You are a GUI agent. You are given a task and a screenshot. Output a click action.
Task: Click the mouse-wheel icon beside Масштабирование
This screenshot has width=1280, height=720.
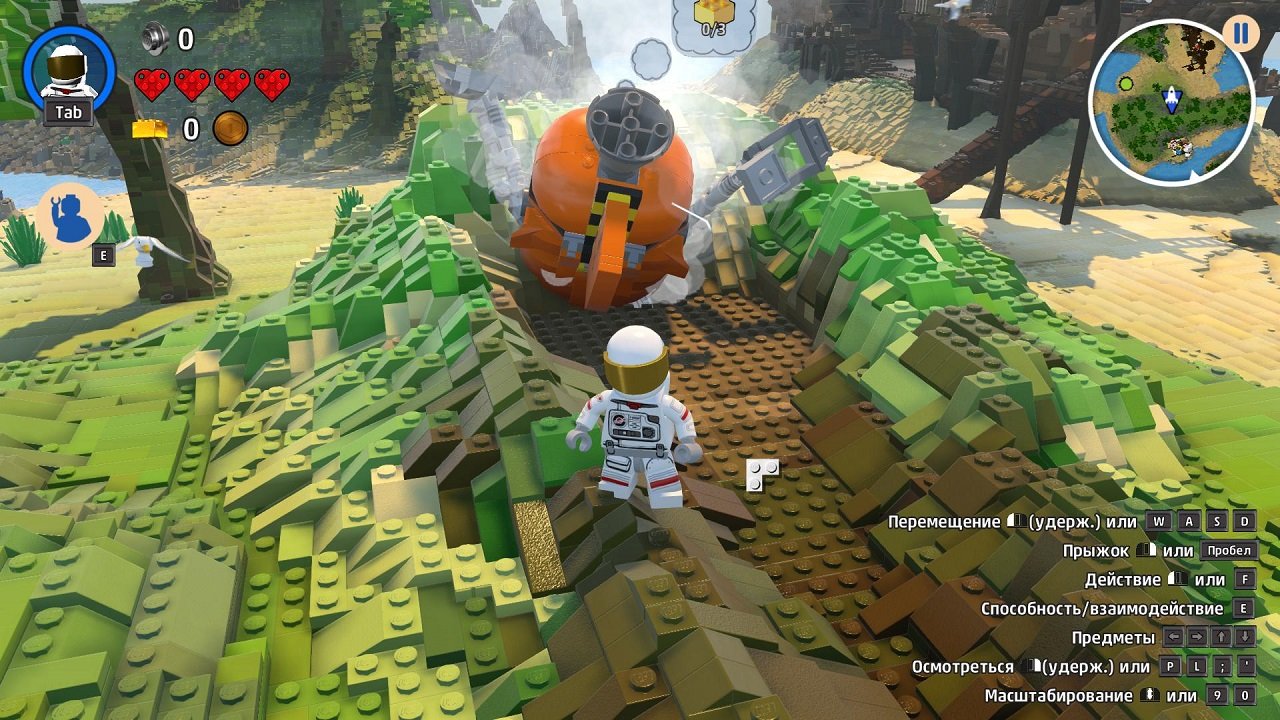[x=1148, y=694]
